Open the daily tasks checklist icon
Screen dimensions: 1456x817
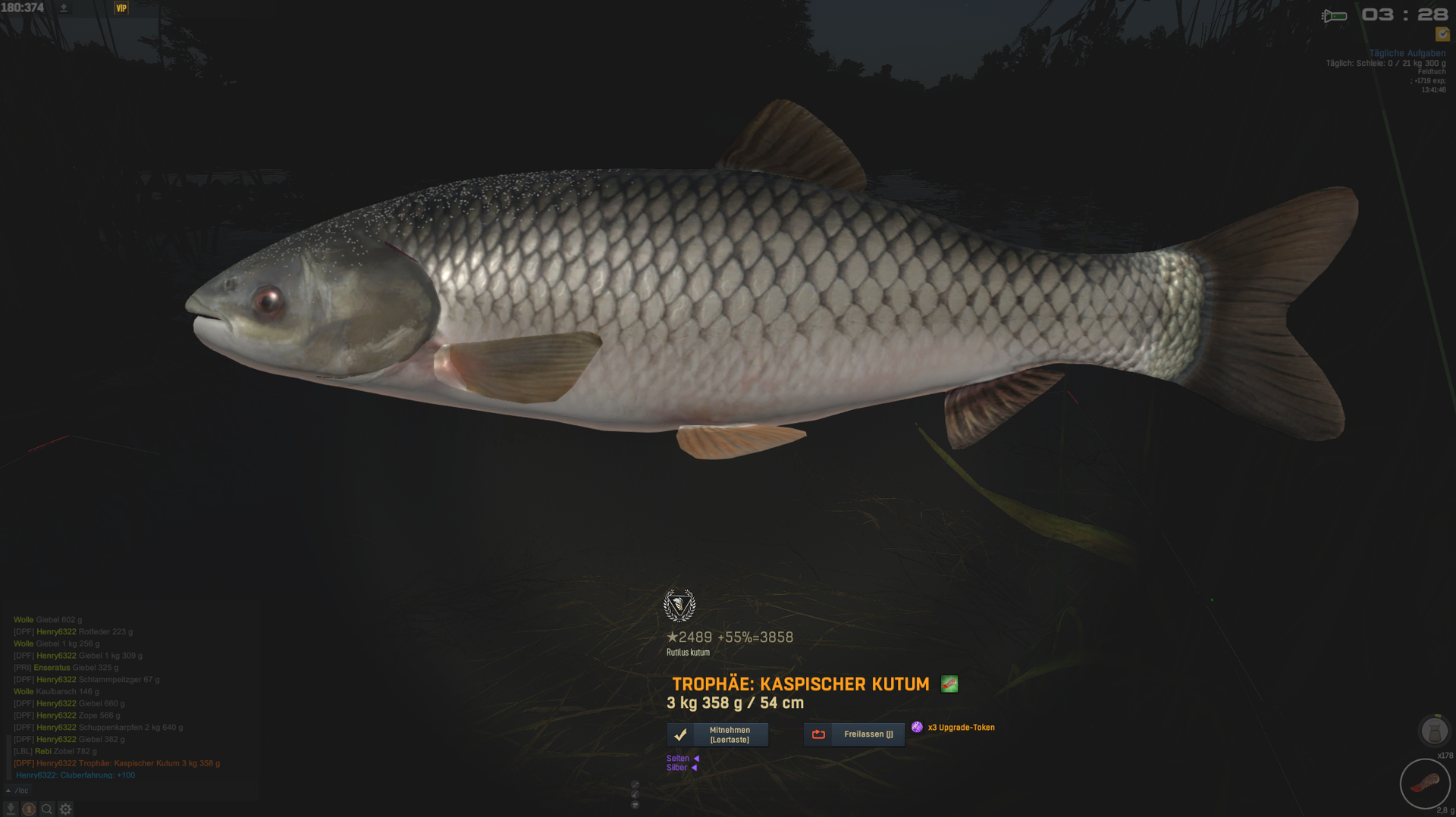pyautogui.click(x=1442, y=34)
